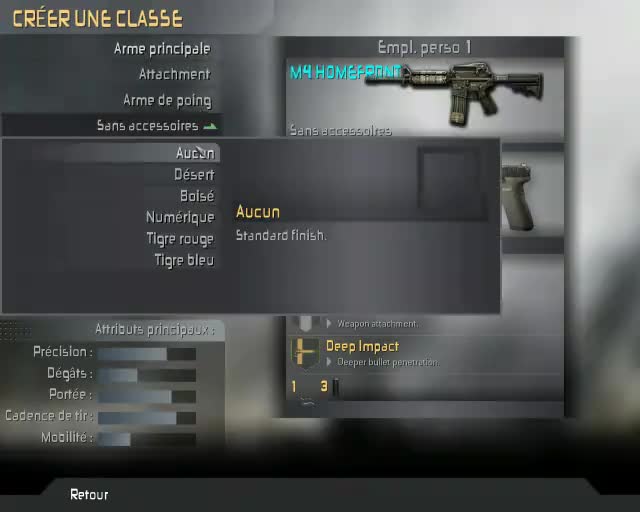The height and width of the screenshot is (512, 640).
Task: Choose the Tigre bleu camouflage
Action: (x=184, y=260)
